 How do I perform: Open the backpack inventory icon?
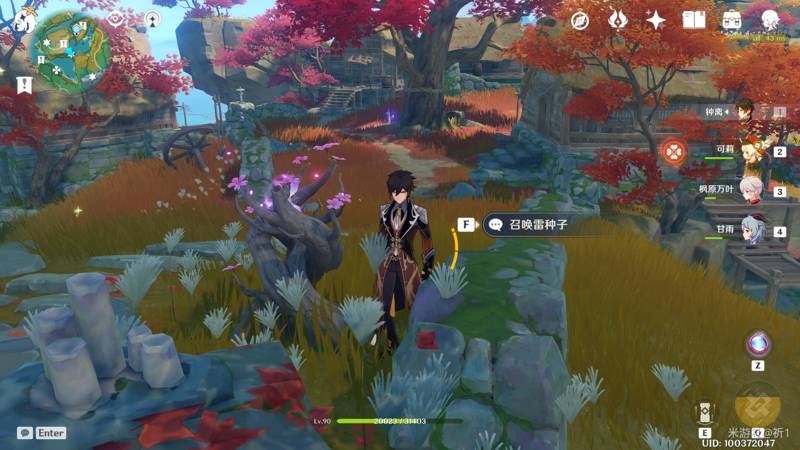[732, 20]
